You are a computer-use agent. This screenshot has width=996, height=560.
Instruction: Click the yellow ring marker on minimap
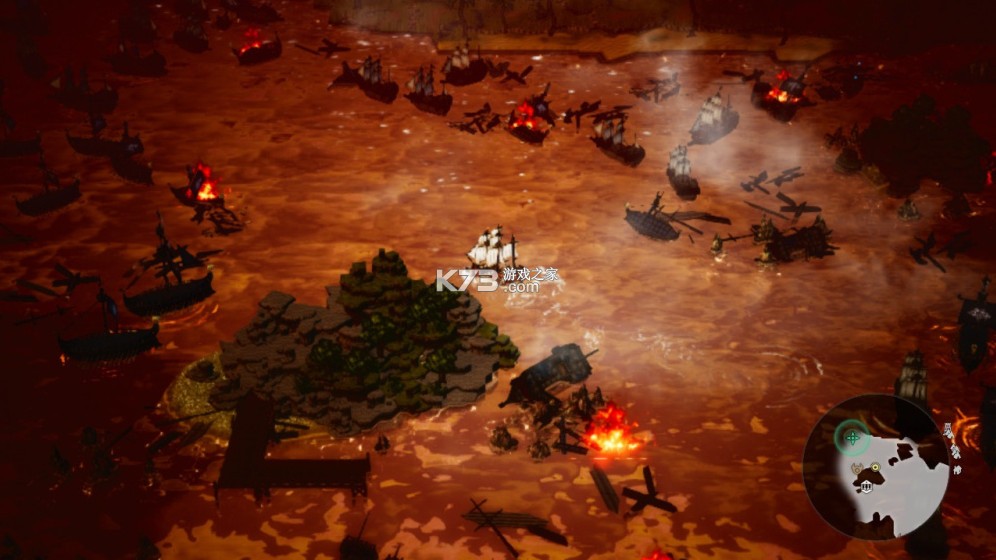click(x=875, y=467)
